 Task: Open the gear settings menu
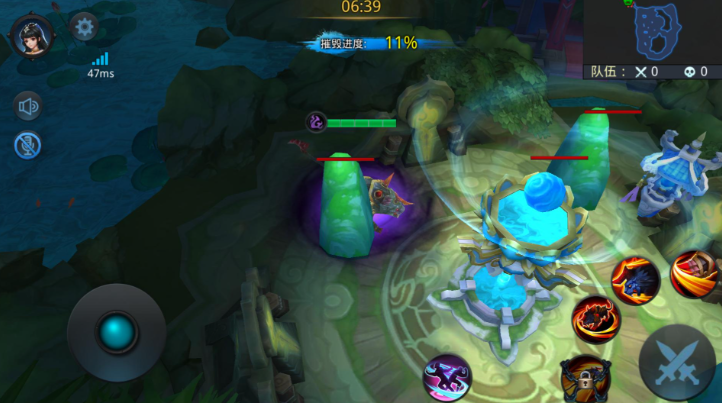tap(83, 27)
